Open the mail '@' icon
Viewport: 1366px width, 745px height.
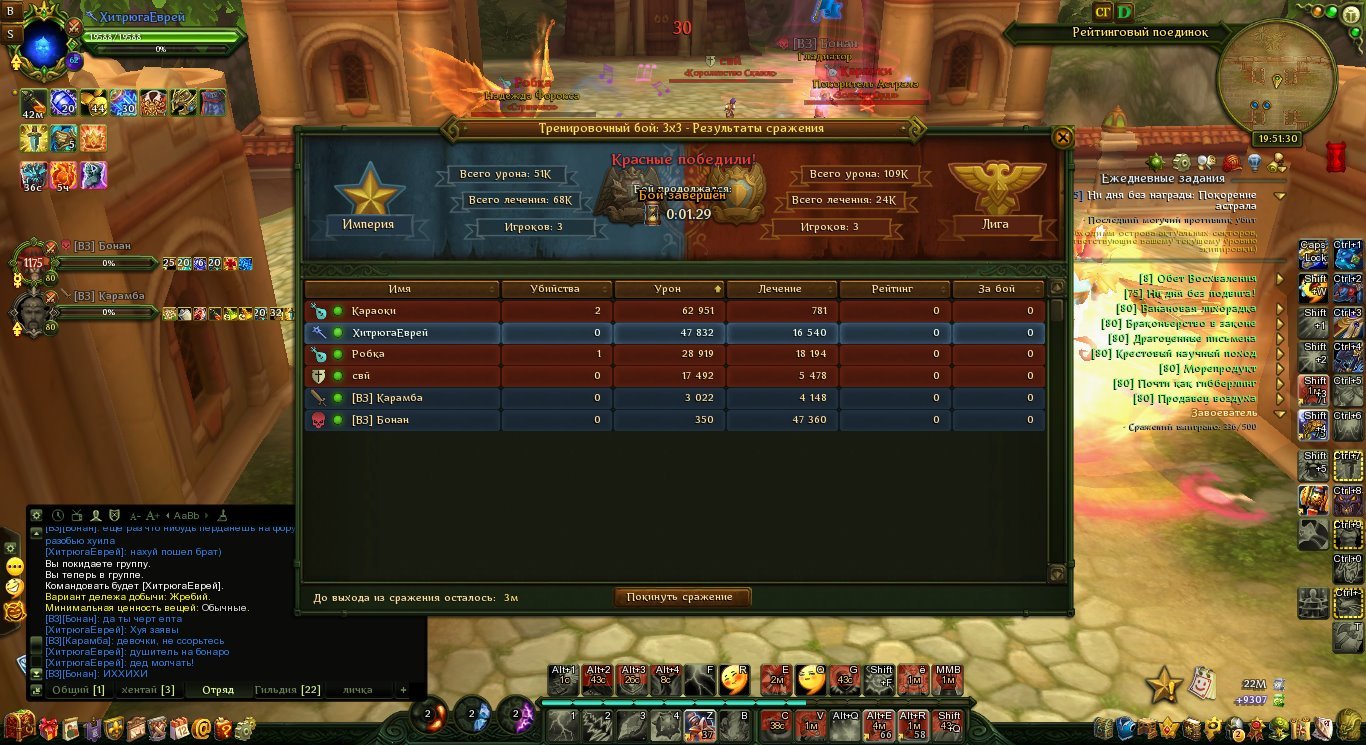203,728
